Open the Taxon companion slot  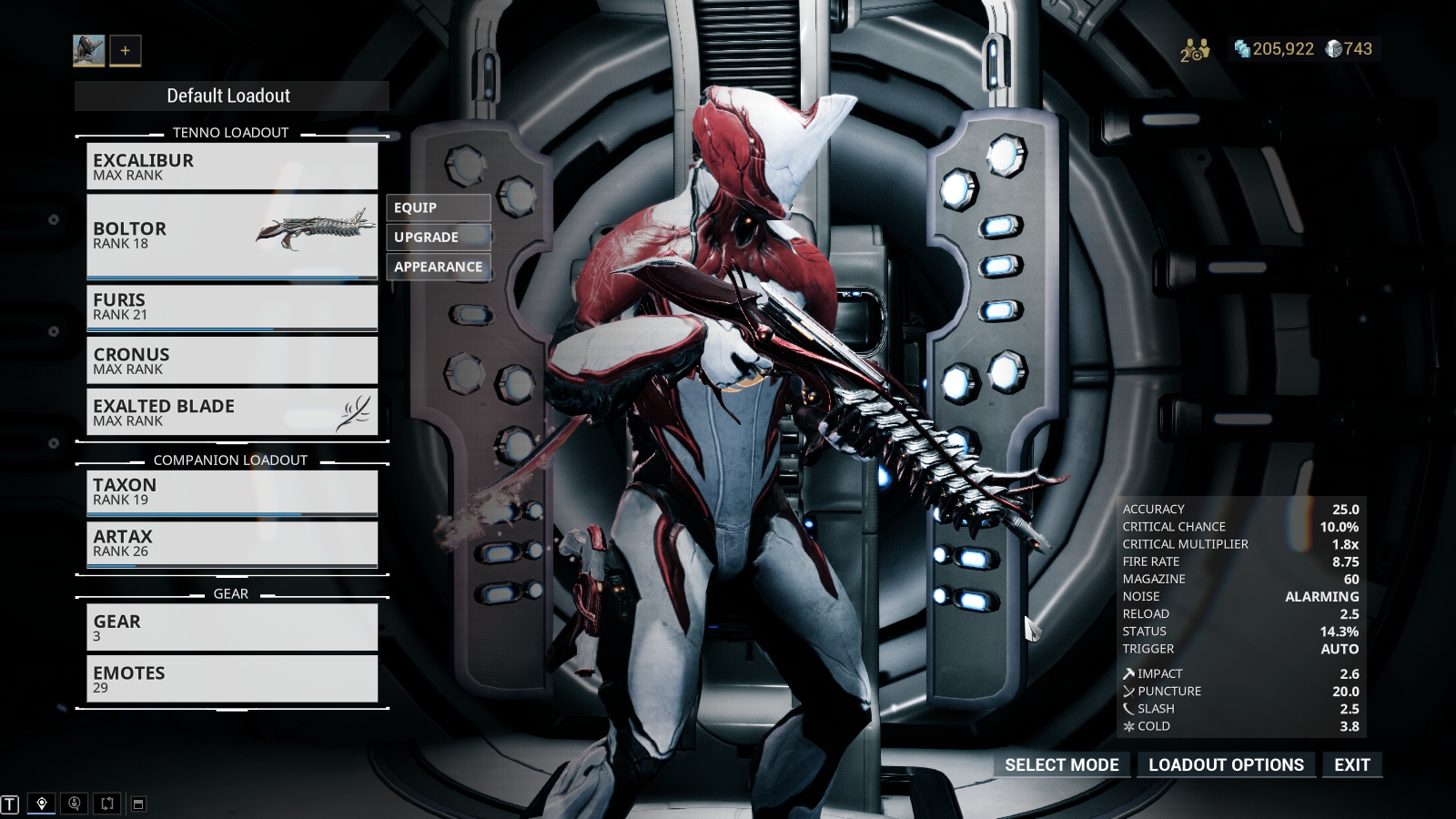click(231, 491)
